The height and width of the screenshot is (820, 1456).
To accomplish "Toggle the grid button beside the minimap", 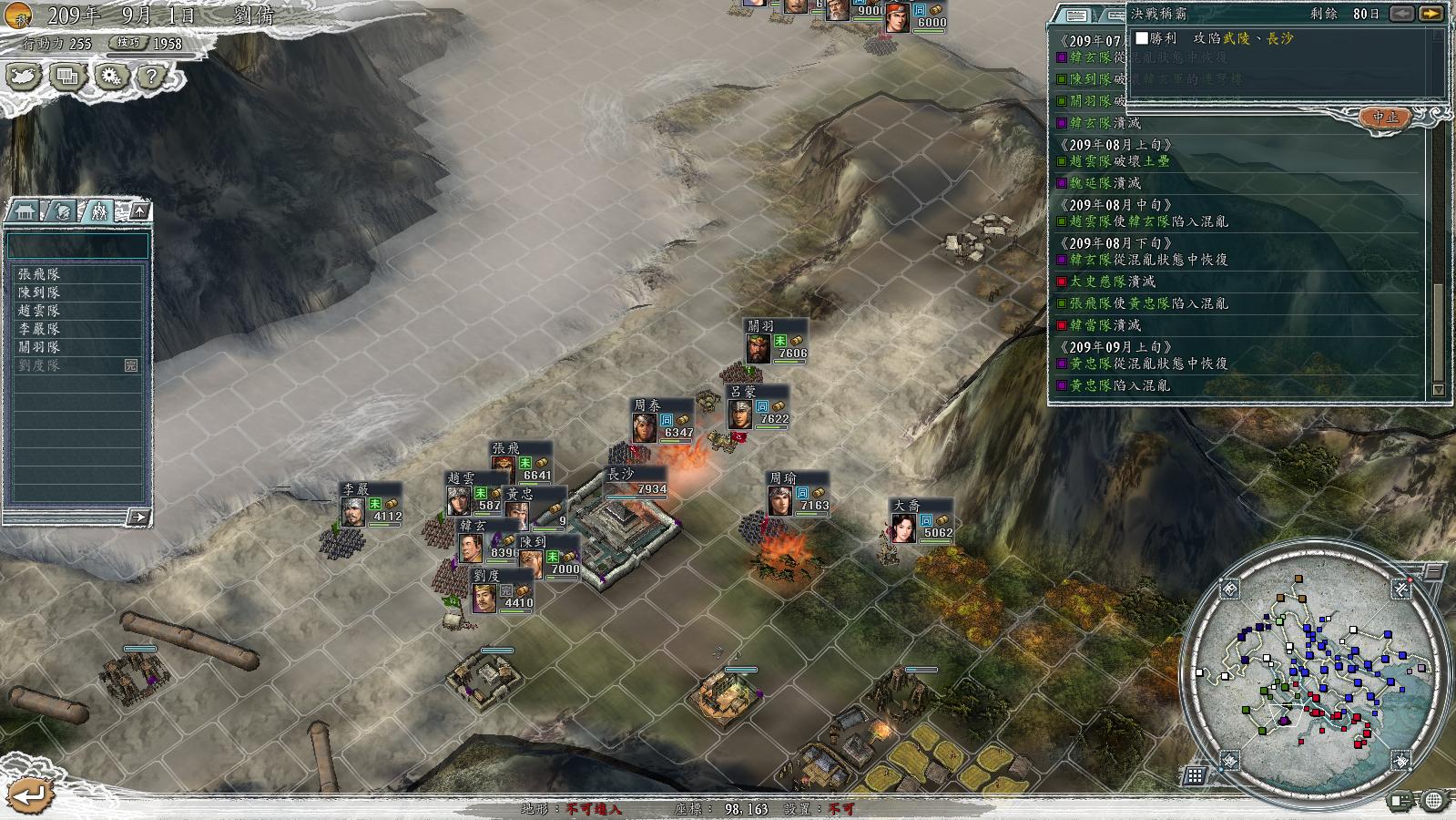I will [x=1194, y=775].
